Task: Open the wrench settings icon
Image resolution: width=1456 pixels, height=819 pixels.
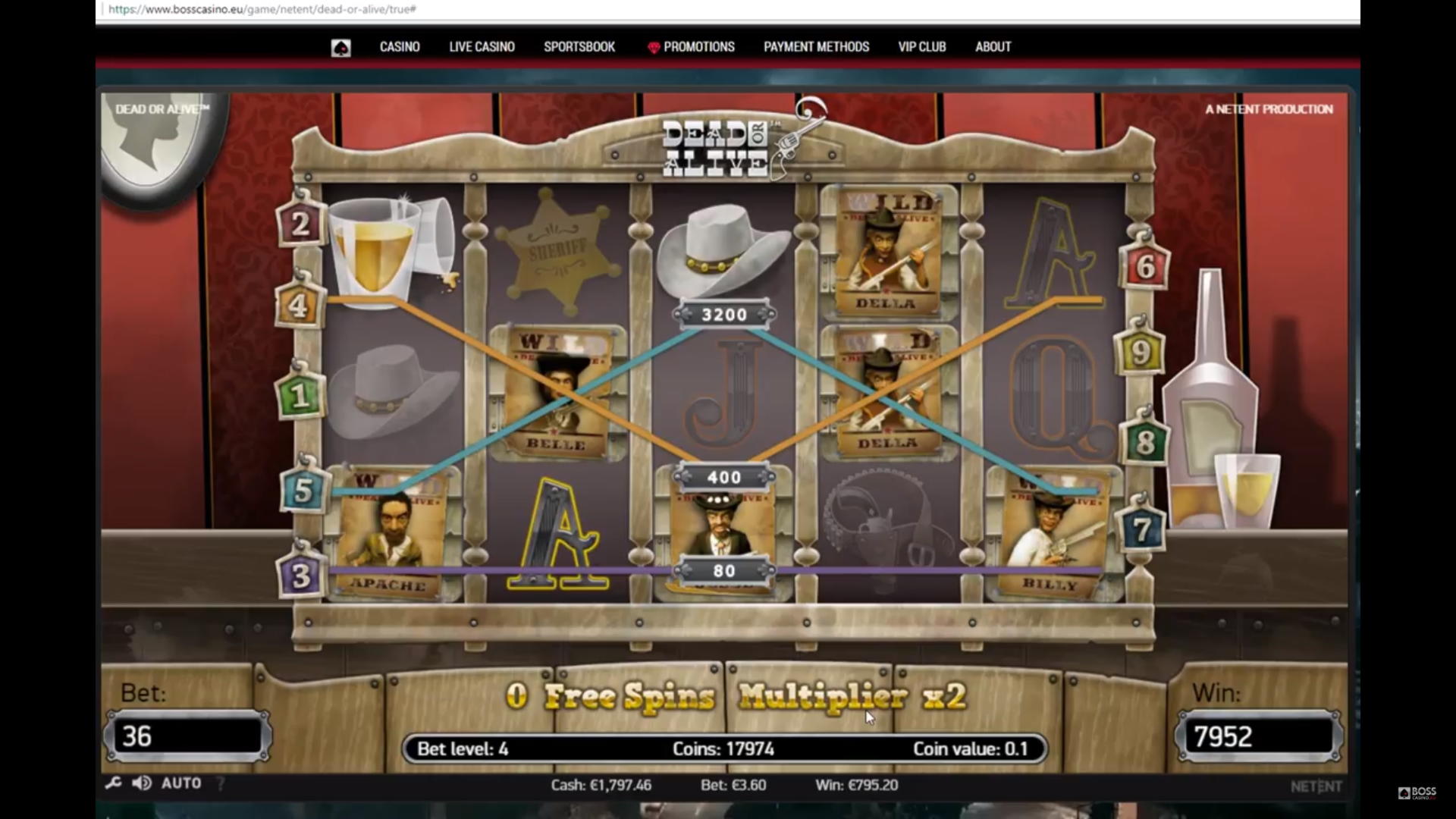Action: coord(114,783)
